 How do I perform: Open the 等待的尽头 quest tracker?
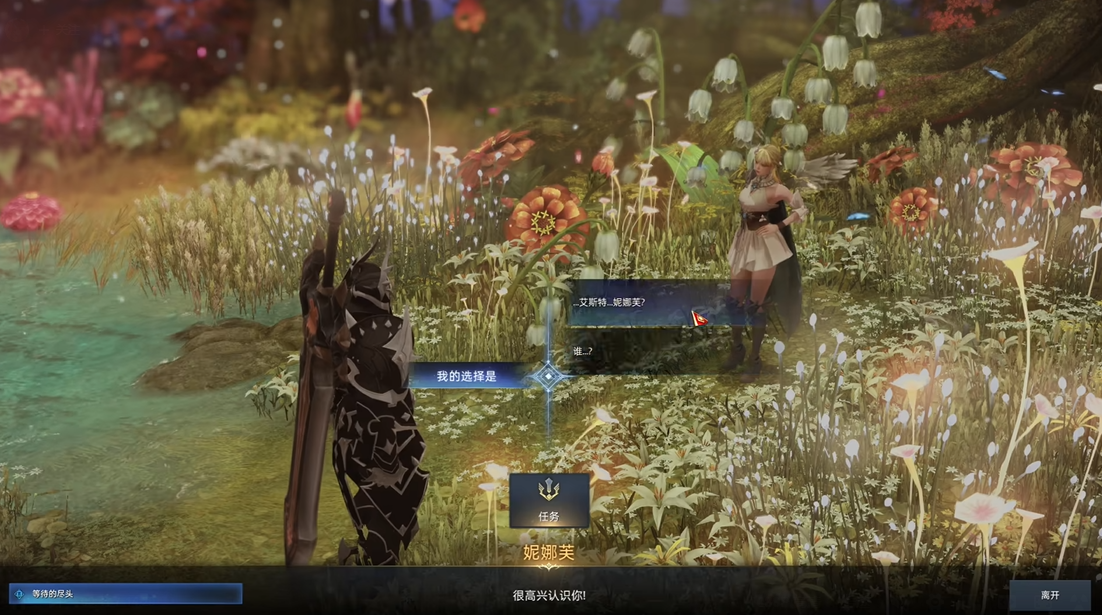(126, 594)
